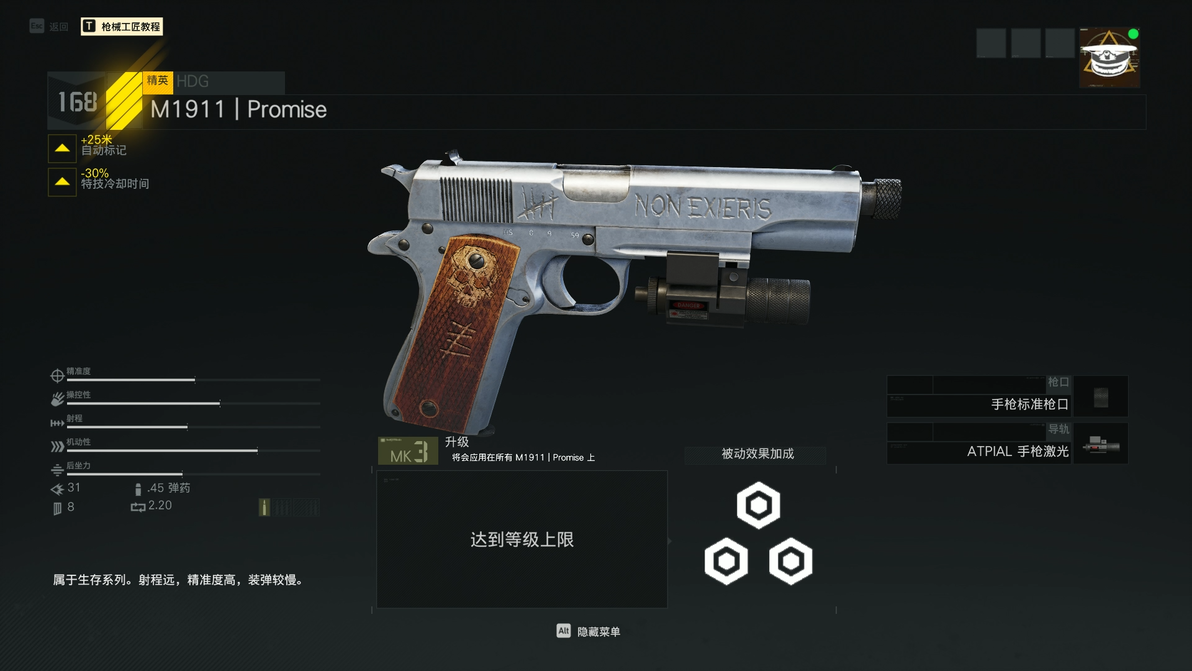
Task: Go back using the 返回 button
Action: 50,27
